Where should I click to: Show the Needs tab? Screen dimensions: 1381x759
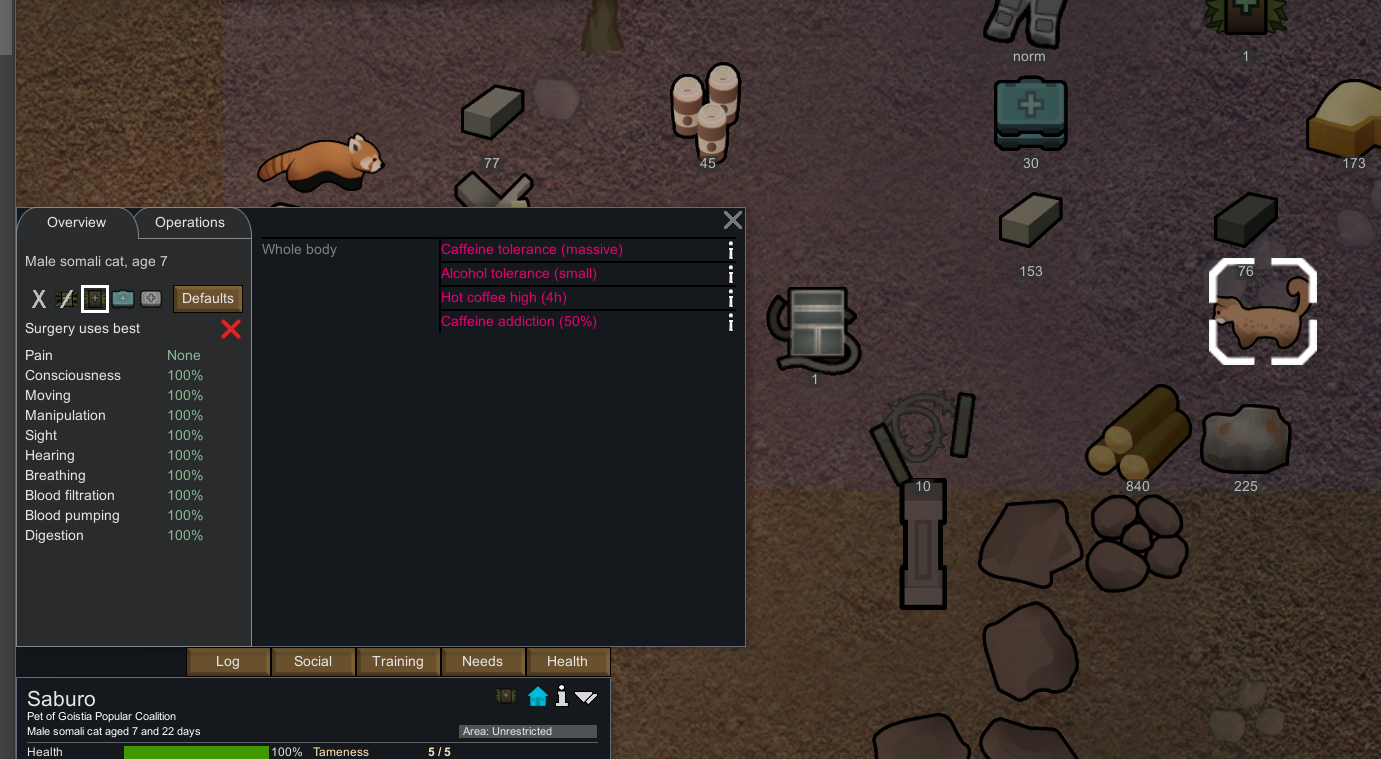point(482,661)
